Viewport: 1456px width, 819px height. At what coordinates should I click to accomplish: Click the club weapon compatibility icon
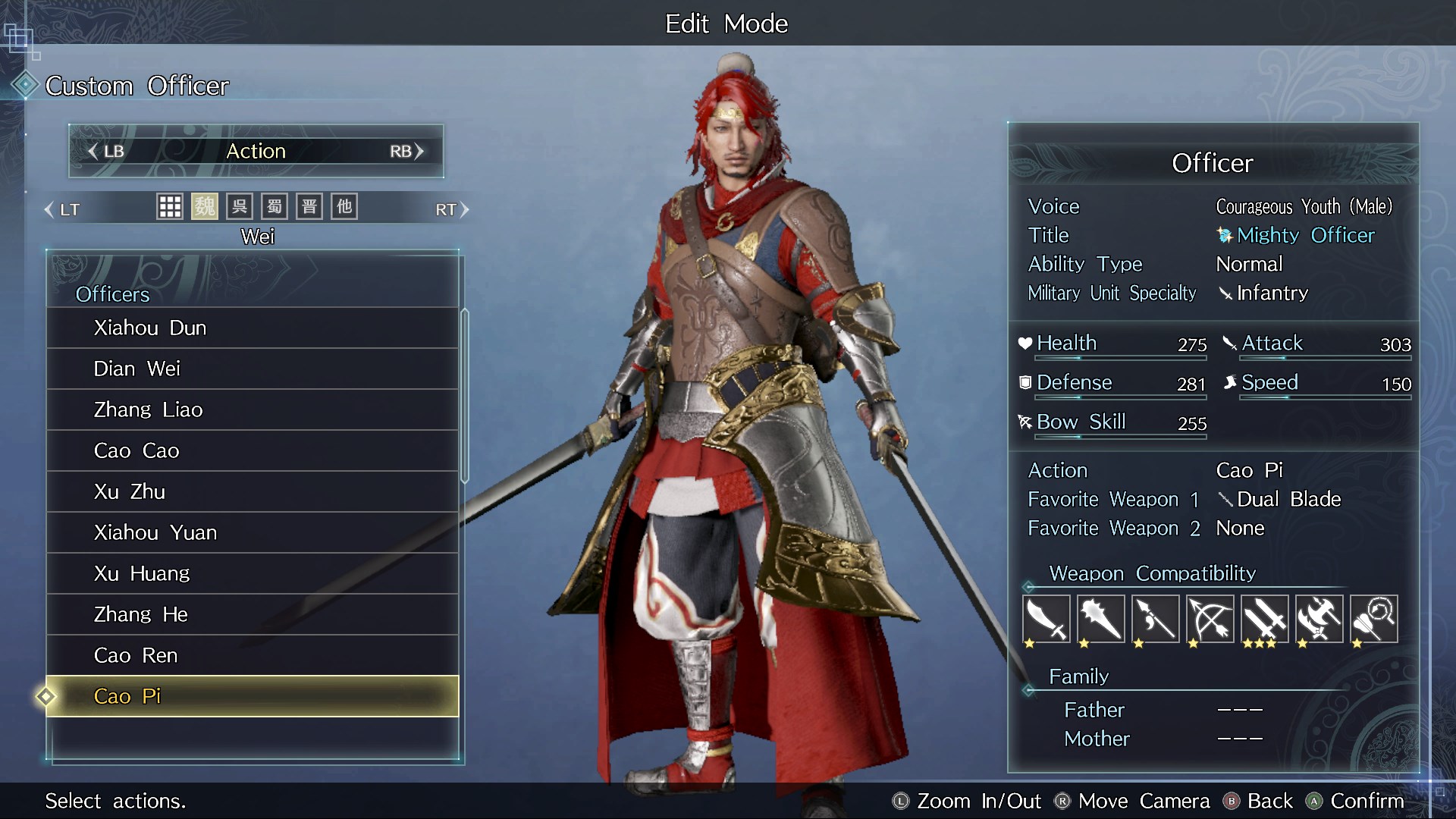1100,620
